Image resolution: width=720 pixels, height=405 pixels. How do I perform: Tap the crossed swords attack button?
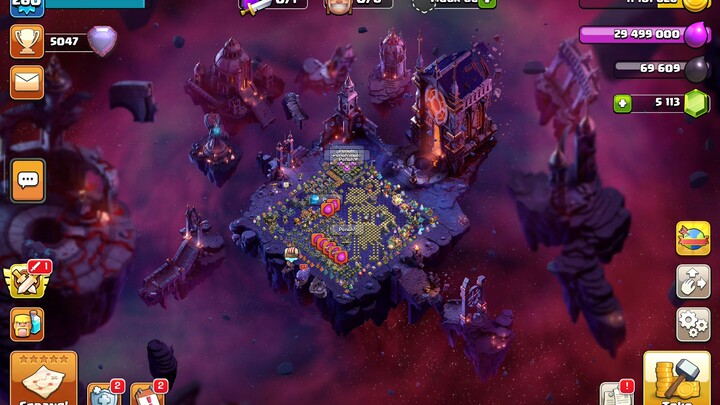[27, 281]
